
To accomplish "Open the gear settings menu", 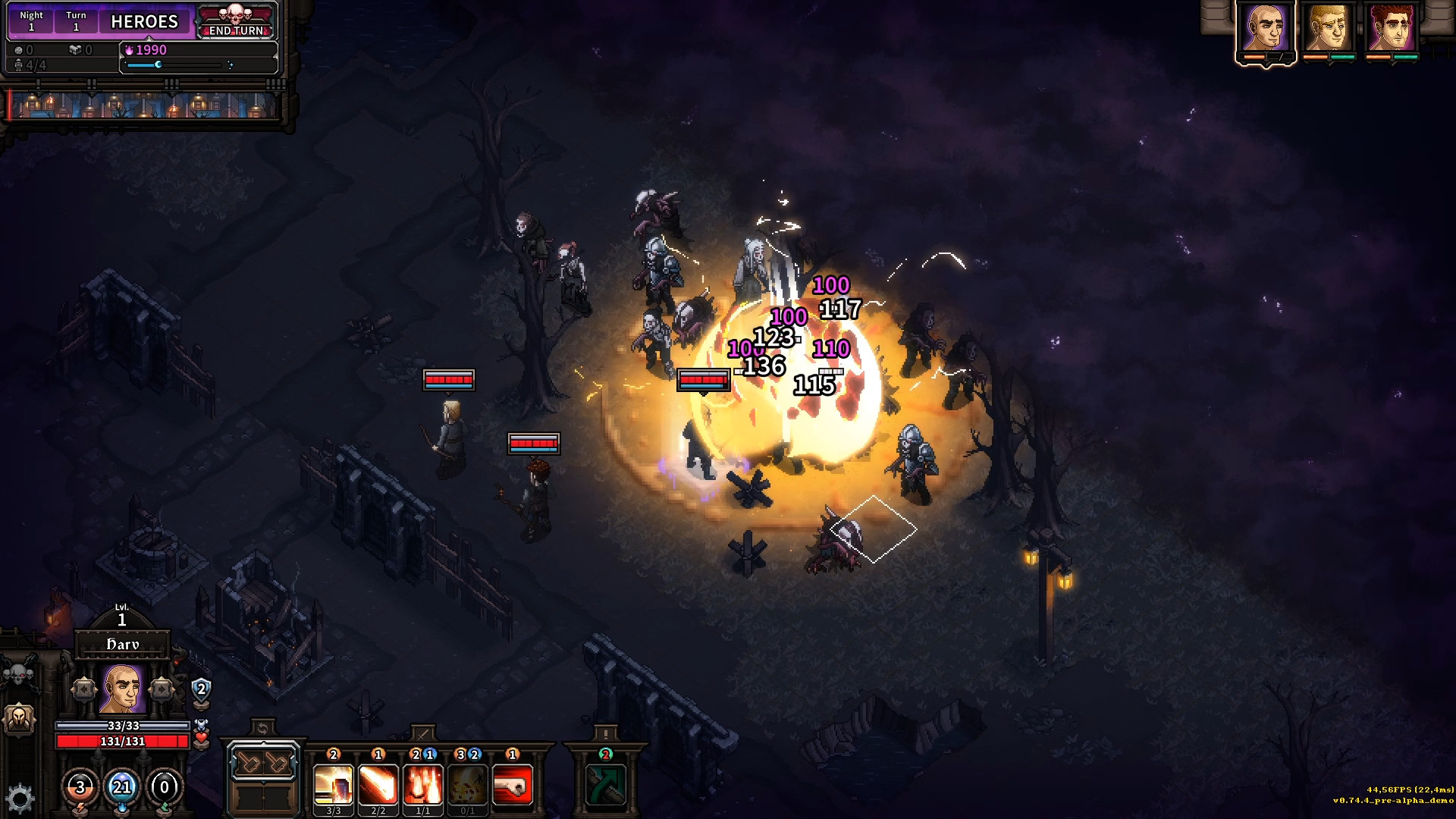I will (x=20, y=798).
